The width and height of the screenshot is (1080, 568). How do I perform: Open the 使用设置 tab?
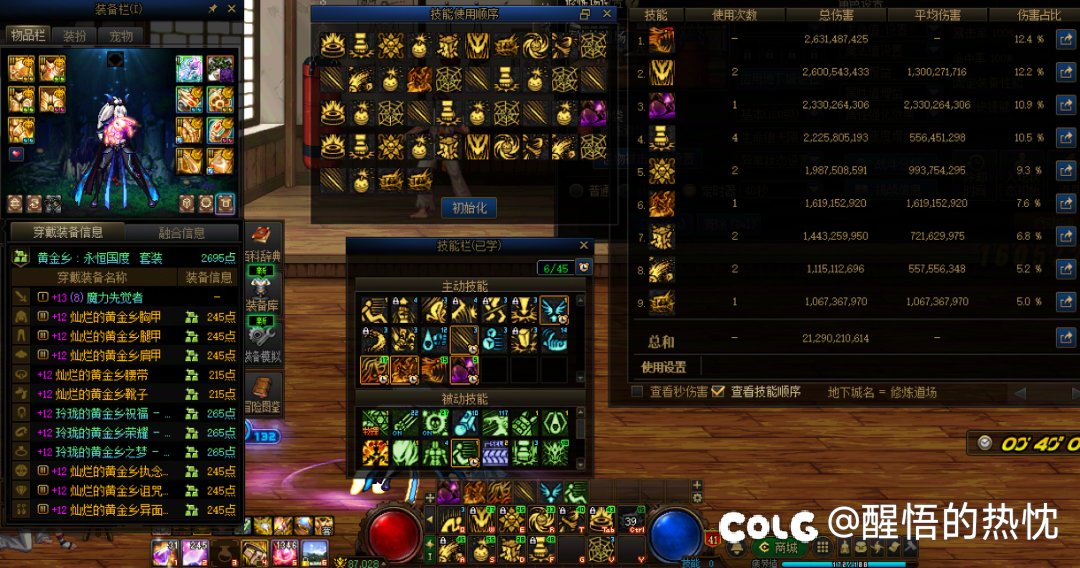664,367
